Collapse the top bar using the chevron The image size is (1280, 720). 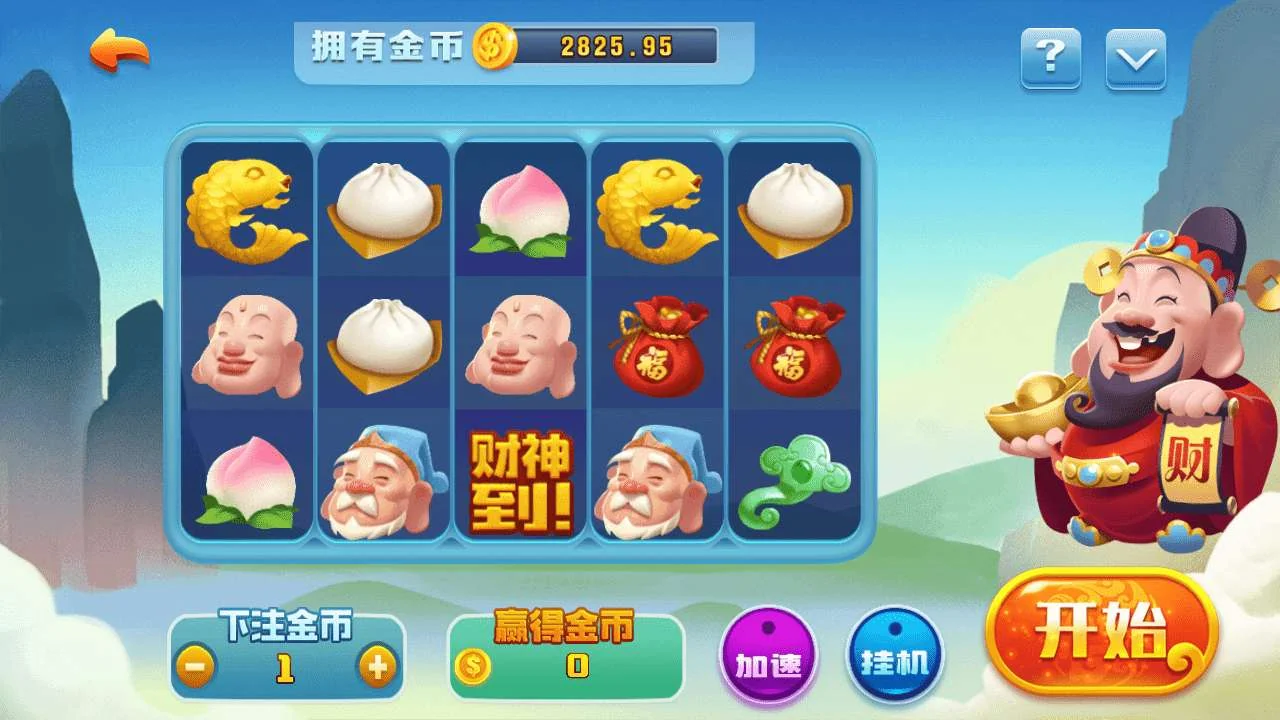point(1135,60)
